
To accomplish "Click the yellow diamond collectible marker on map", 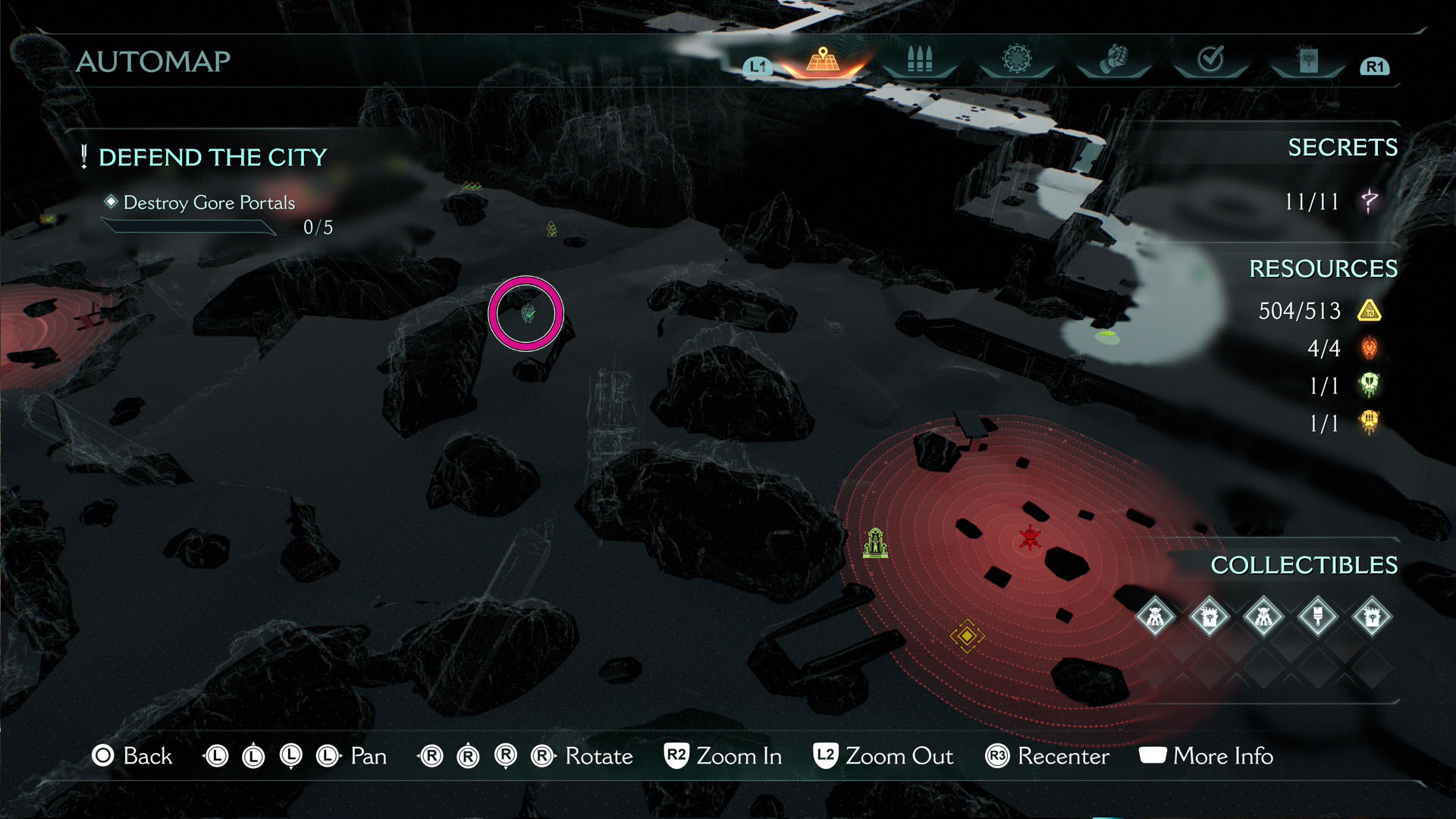I will click(966, 637).
